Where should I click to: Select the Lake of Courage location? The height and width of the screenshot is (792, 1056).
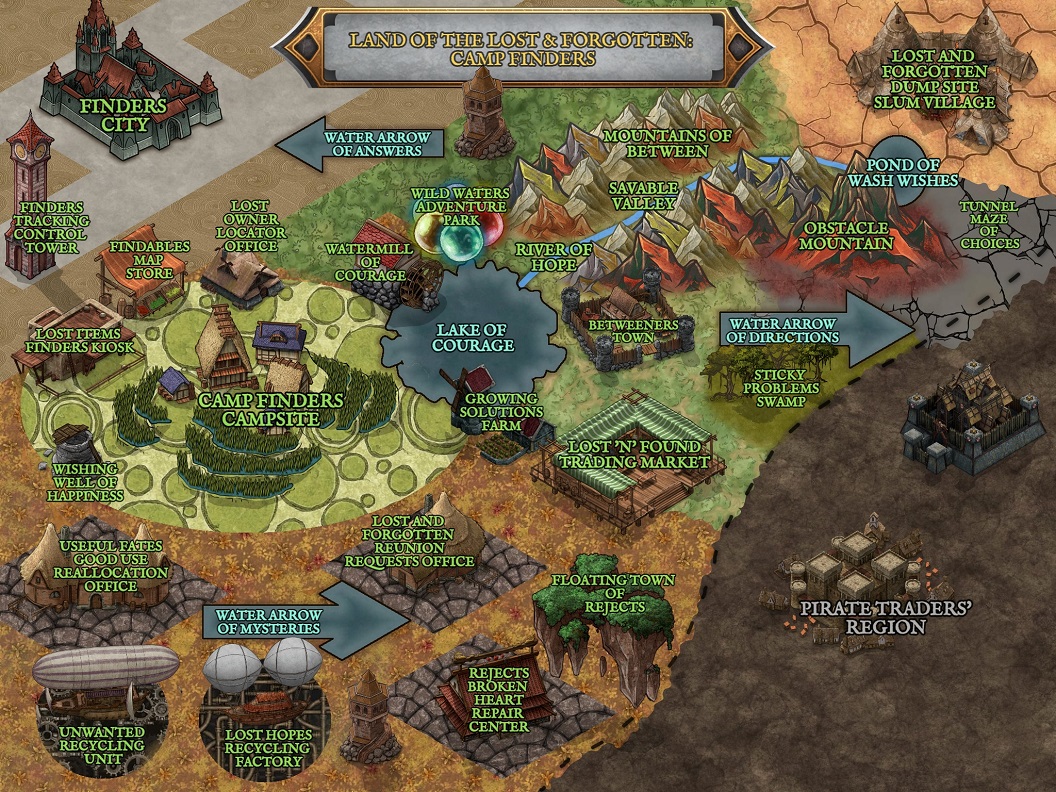tap(472, 340)
